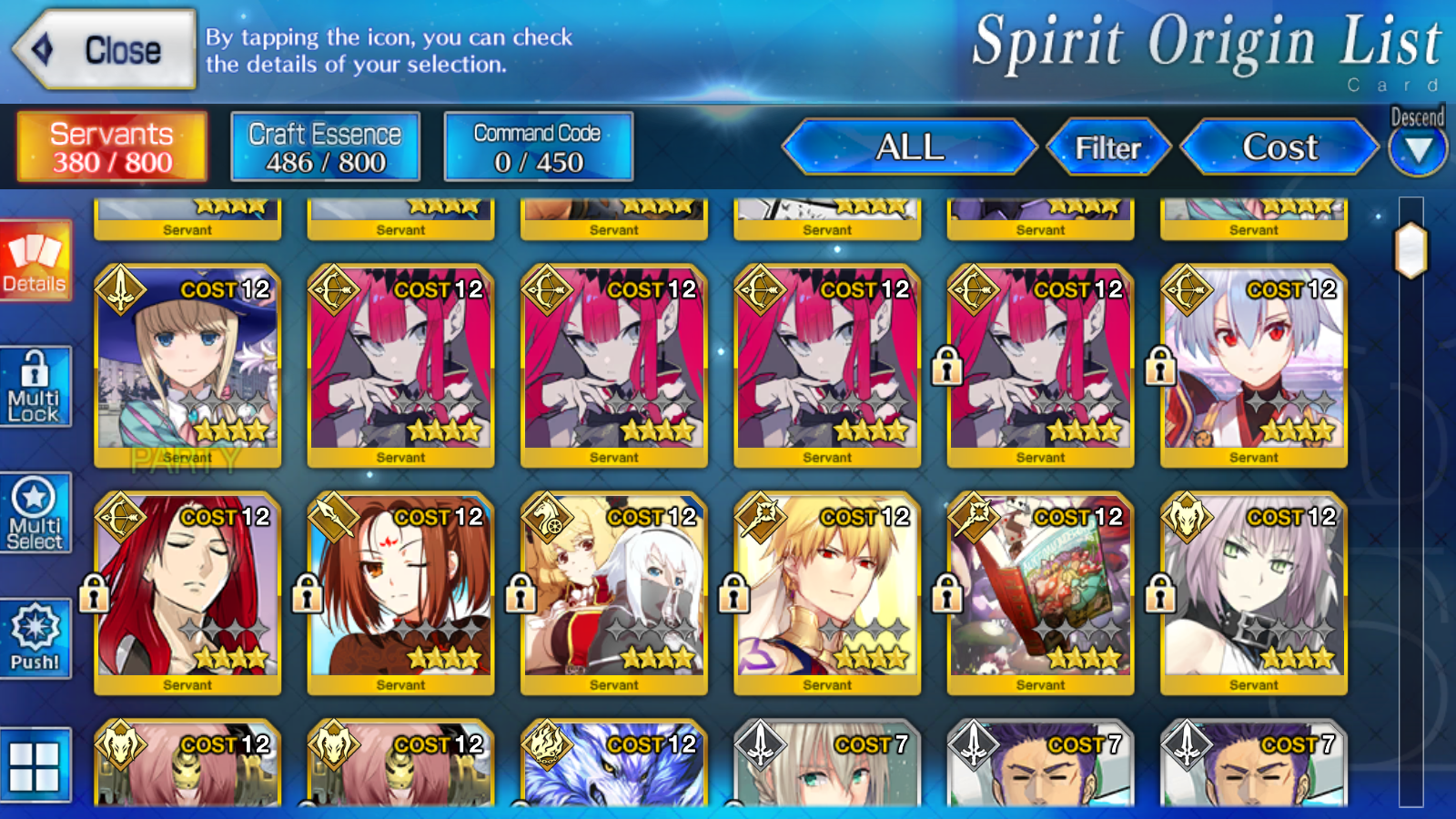
Task: Change the grid layout view
Action: tap(35, 765)
